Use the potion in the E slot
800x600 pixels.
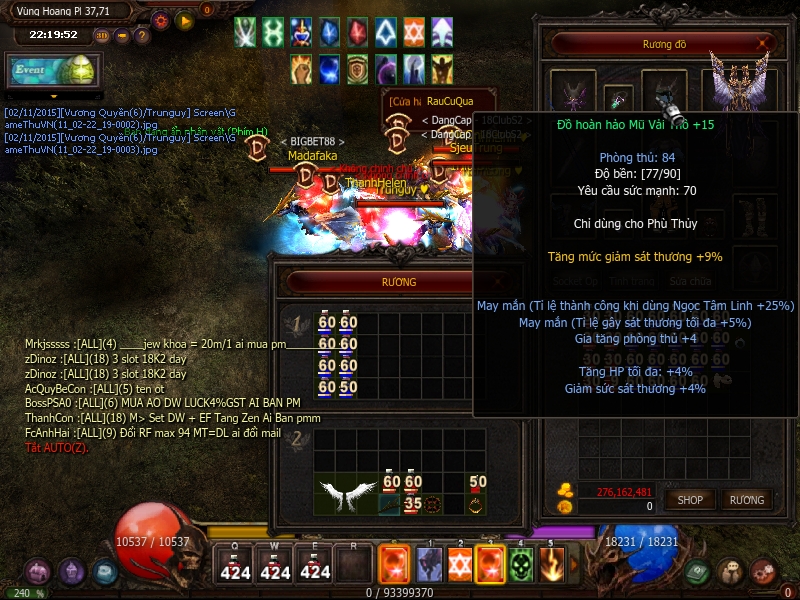[x=315, y=565]
